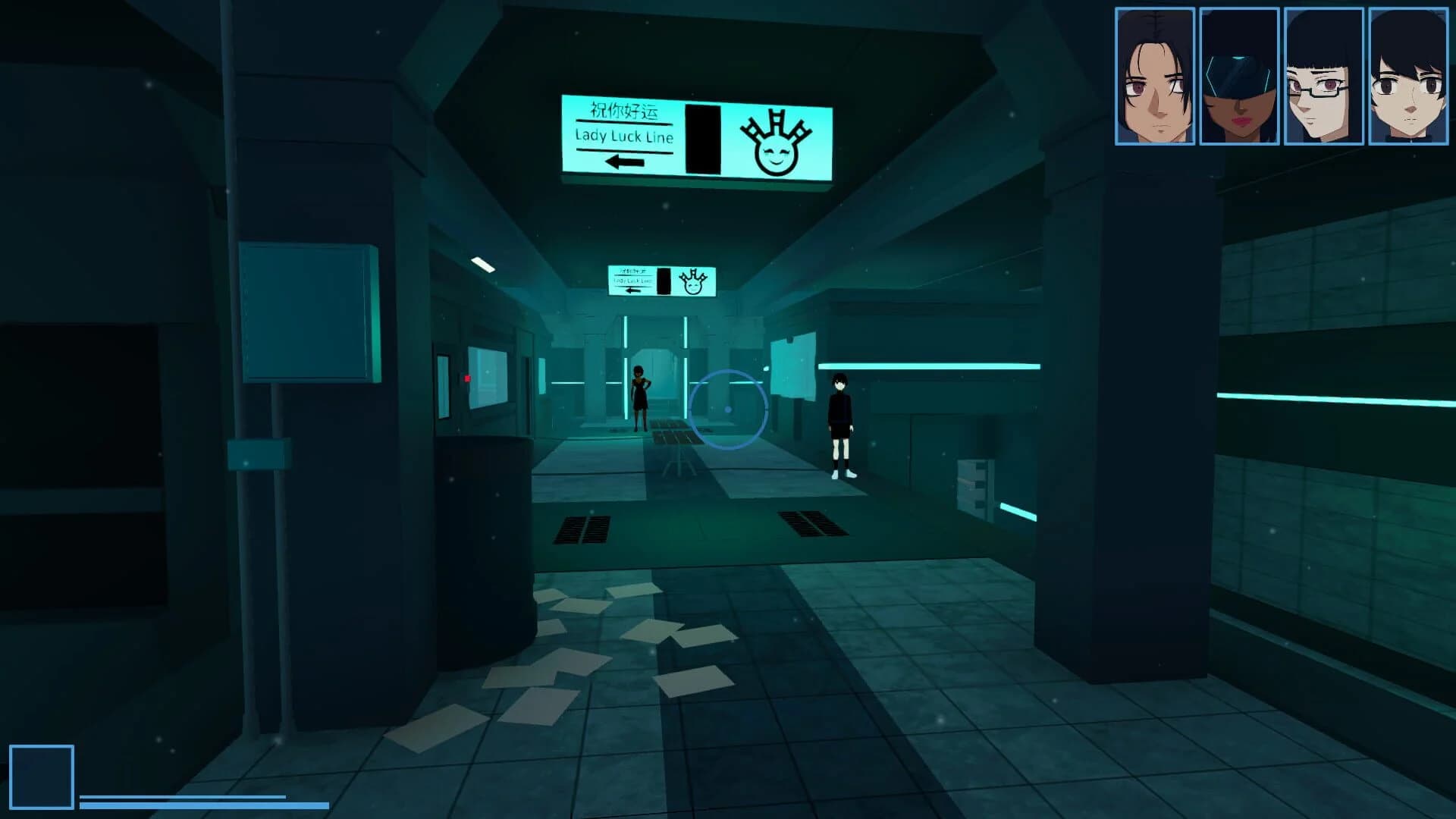Click the Lady Luck Line text label
The image size is (1456, 819).
625,139
